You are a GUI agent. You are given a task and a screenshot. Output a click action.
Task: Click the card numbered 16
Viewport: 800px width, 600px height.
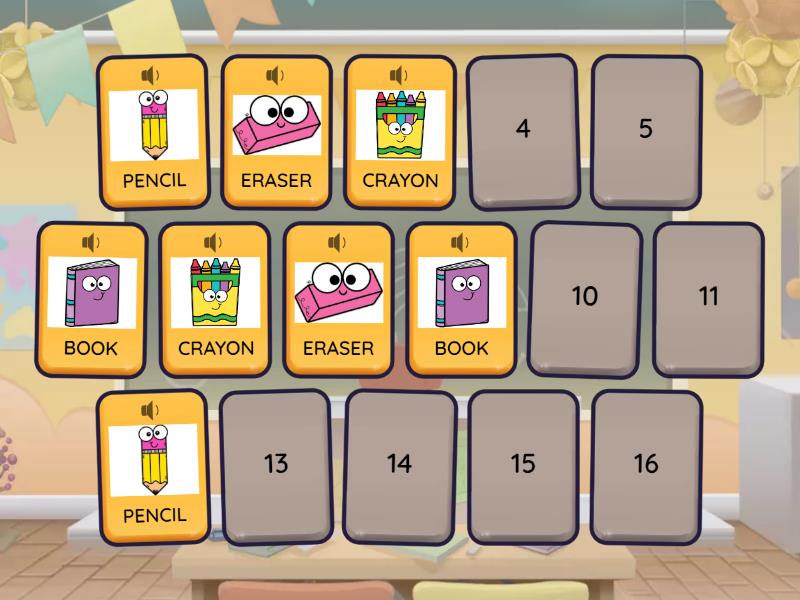click(x=646, y=465)
